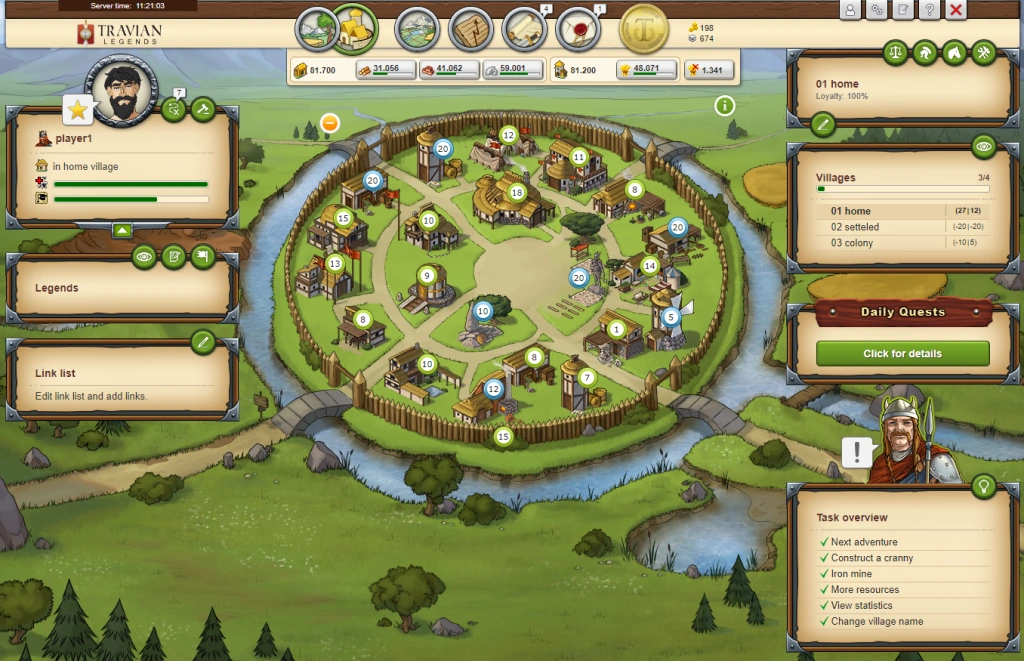Switch to village 02 setteled
1024x661 pixels.
tap(855, 227)
